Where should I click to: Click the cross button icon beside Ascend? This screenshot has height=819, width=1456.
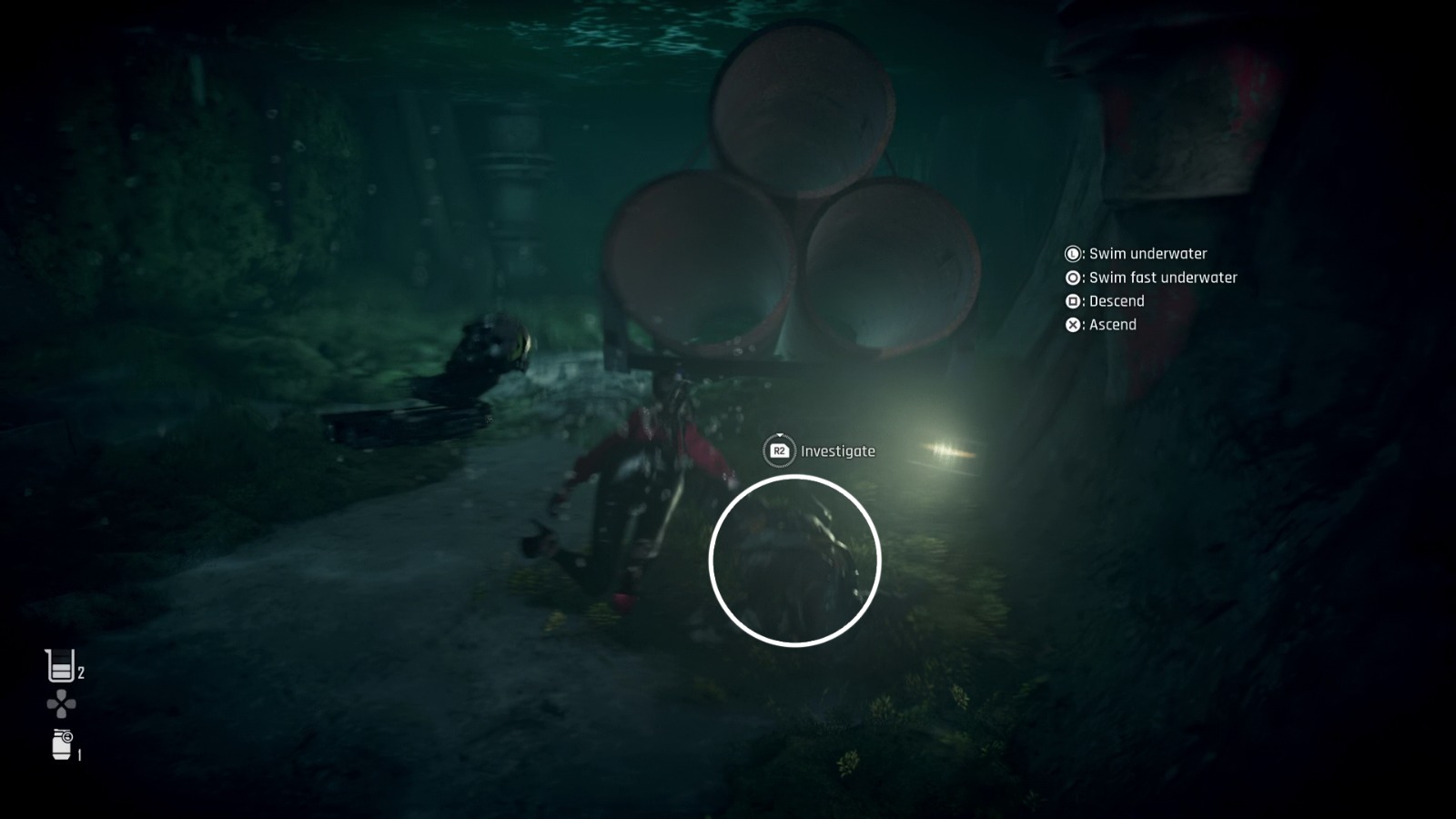1072,325
